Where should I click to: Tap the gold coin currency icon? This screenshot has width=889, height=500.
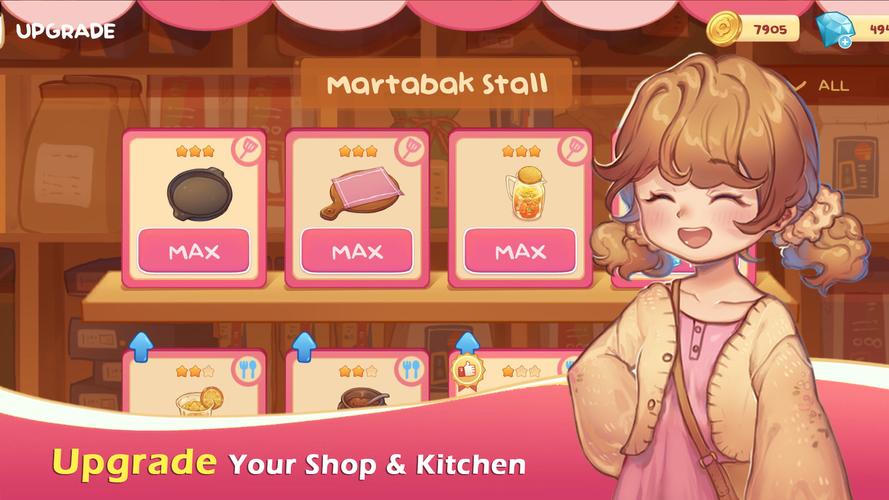(722, 29)
